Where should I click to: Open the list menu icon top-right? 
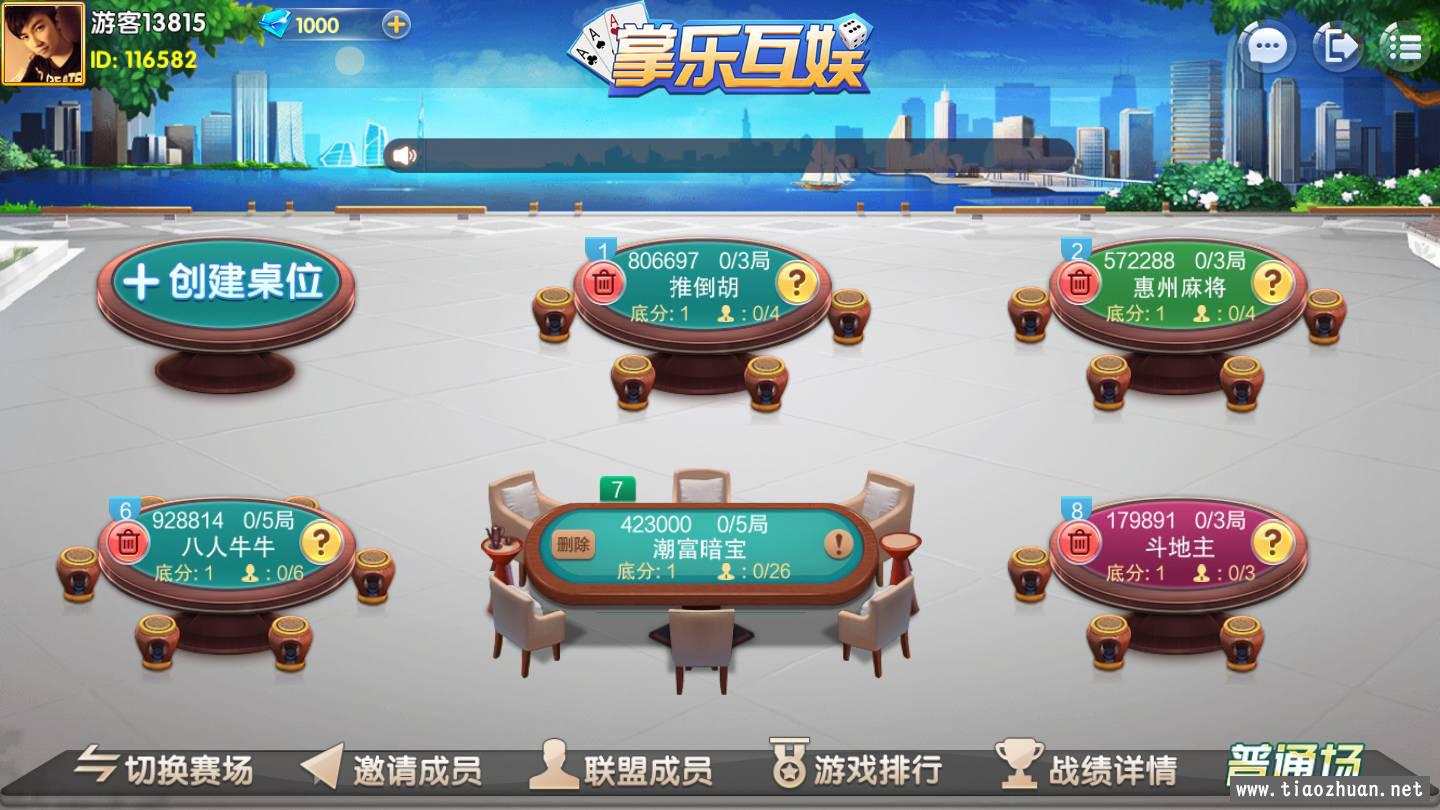(1405, 45)
